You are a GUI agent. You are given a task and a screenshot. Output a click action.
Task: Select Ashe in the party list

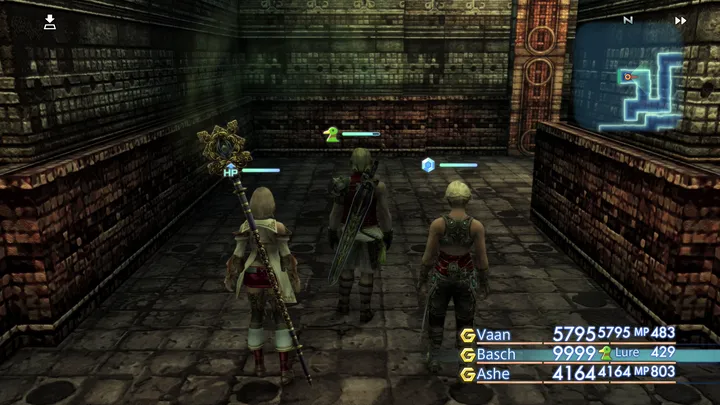tap(494, 374)
